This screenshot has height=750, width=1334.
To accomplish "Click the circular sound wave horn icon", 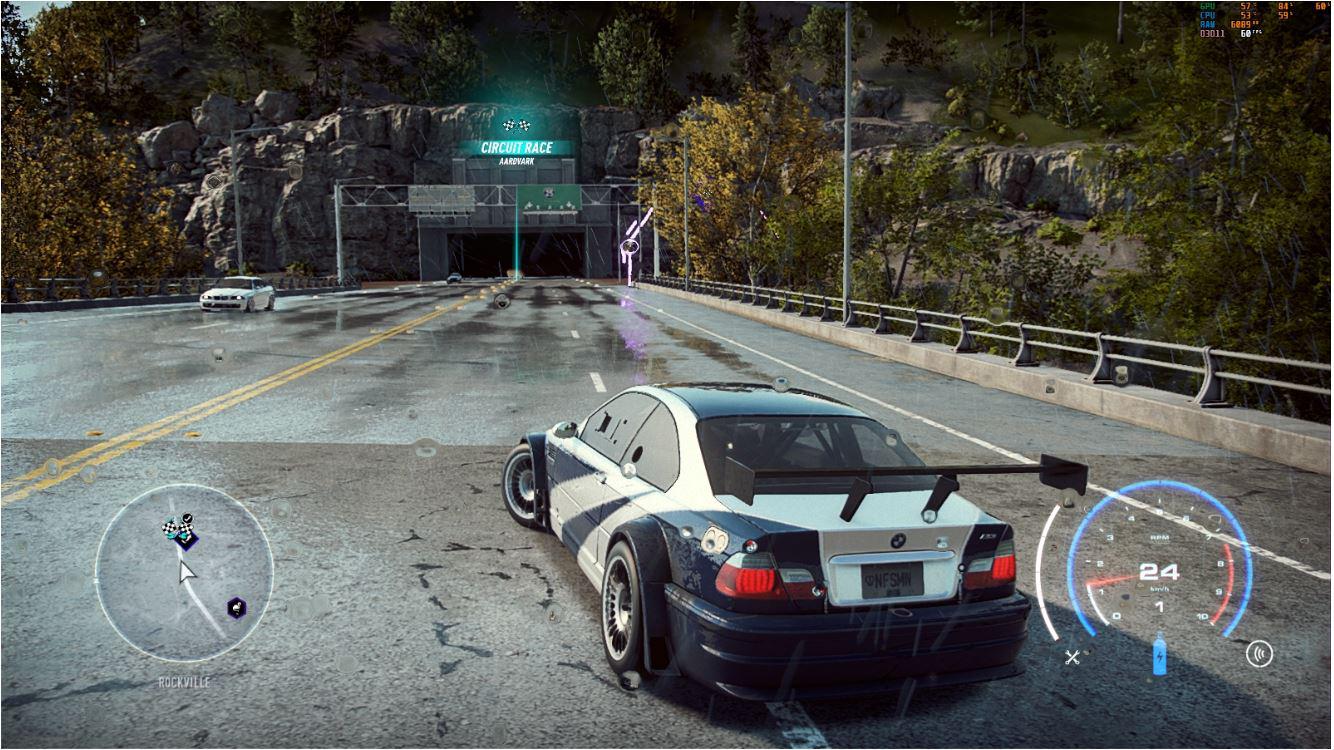I will 1259,655.
